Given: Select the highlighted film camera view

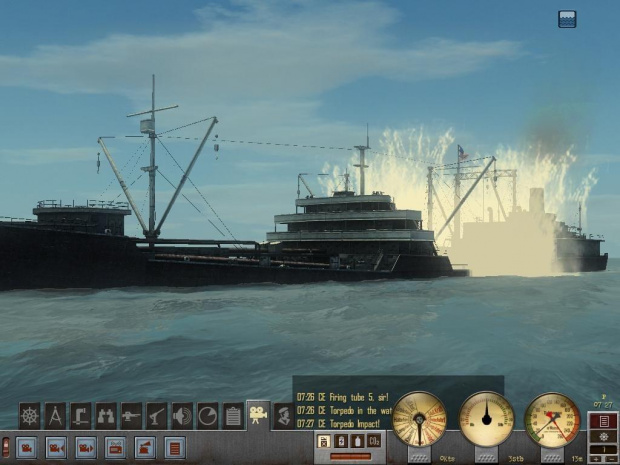Looking at the screenshot, I should point(258,414).
